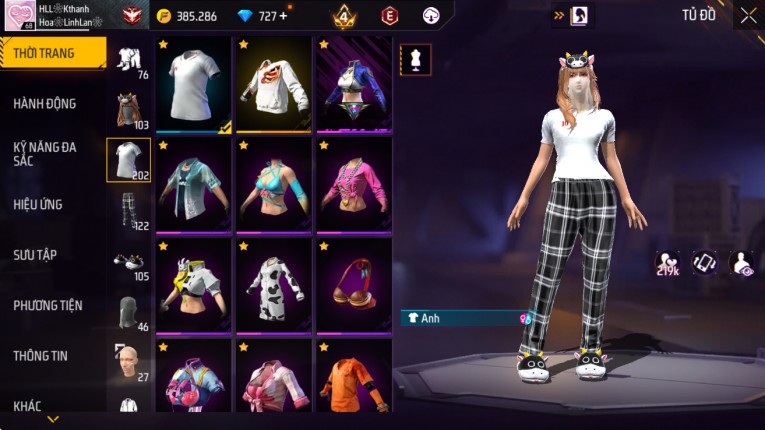765x430 pixels.
Task: Open the HIỆU ỨNG section
Action: 38,204
